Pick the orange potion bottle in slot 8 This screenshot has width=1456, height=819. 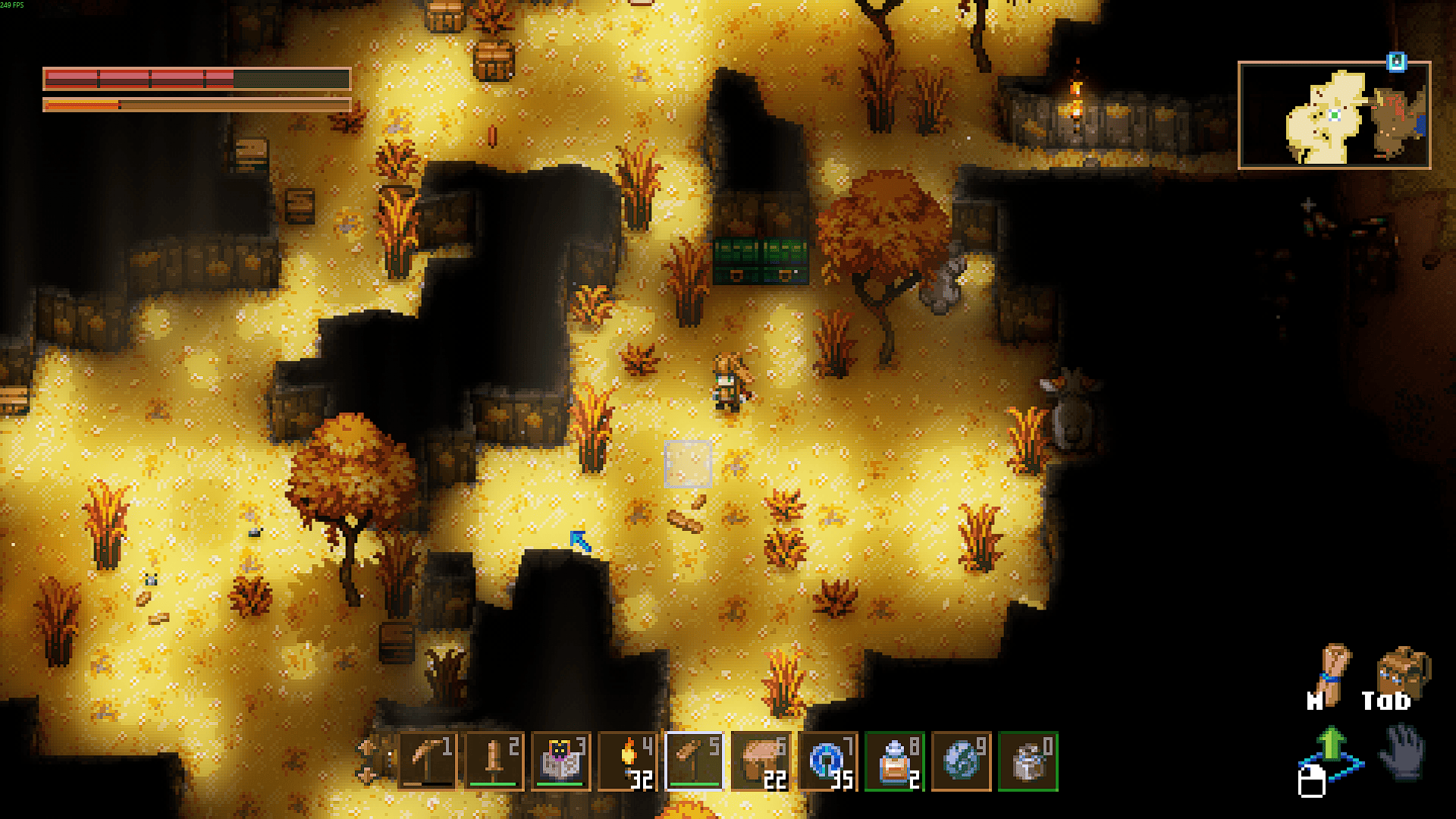pos(894,761)
